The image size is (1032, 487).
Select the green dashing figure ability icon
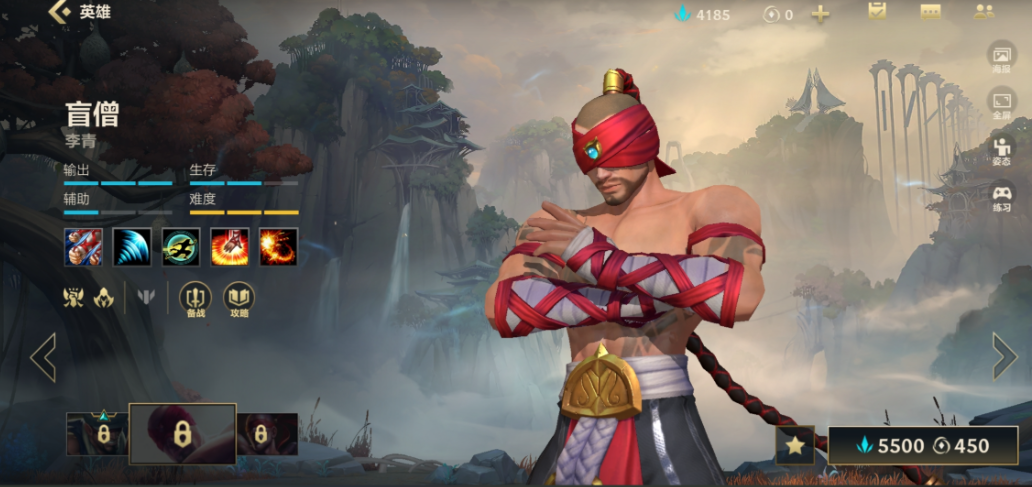click(x=181, y=247)
